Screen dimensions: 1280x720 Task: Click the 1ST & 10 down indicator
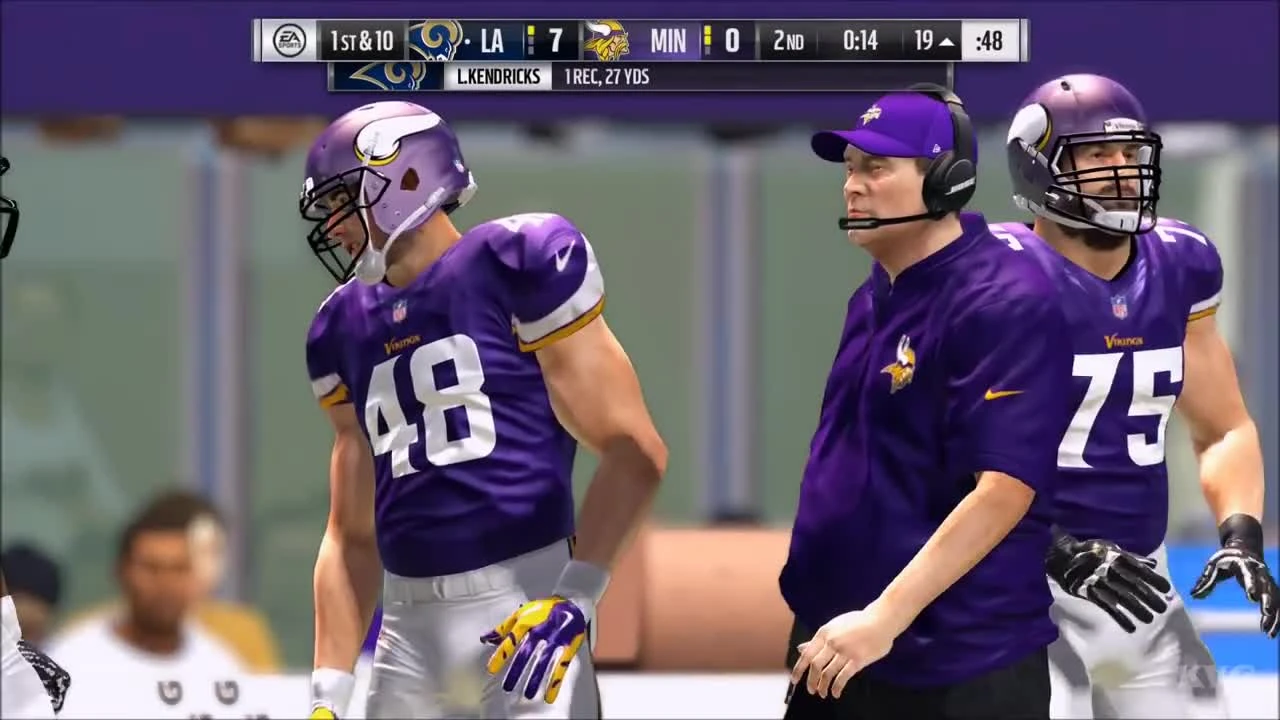(x=362, y=39)
